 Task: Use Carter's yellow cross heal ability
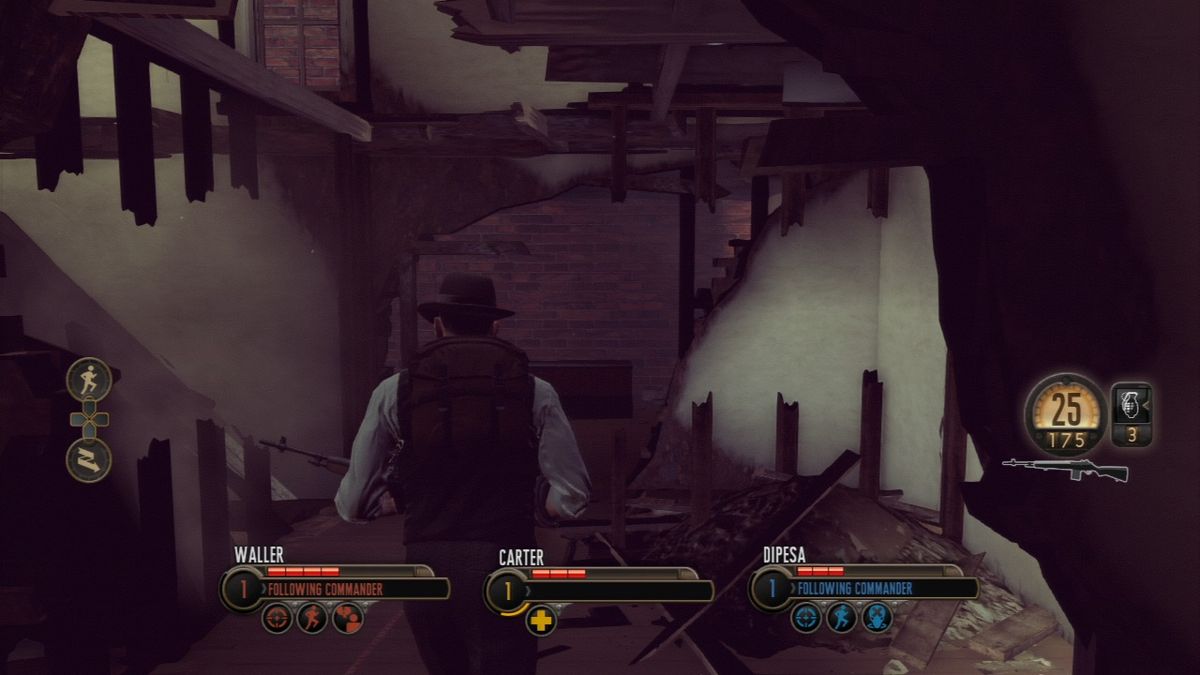[541, 620]
